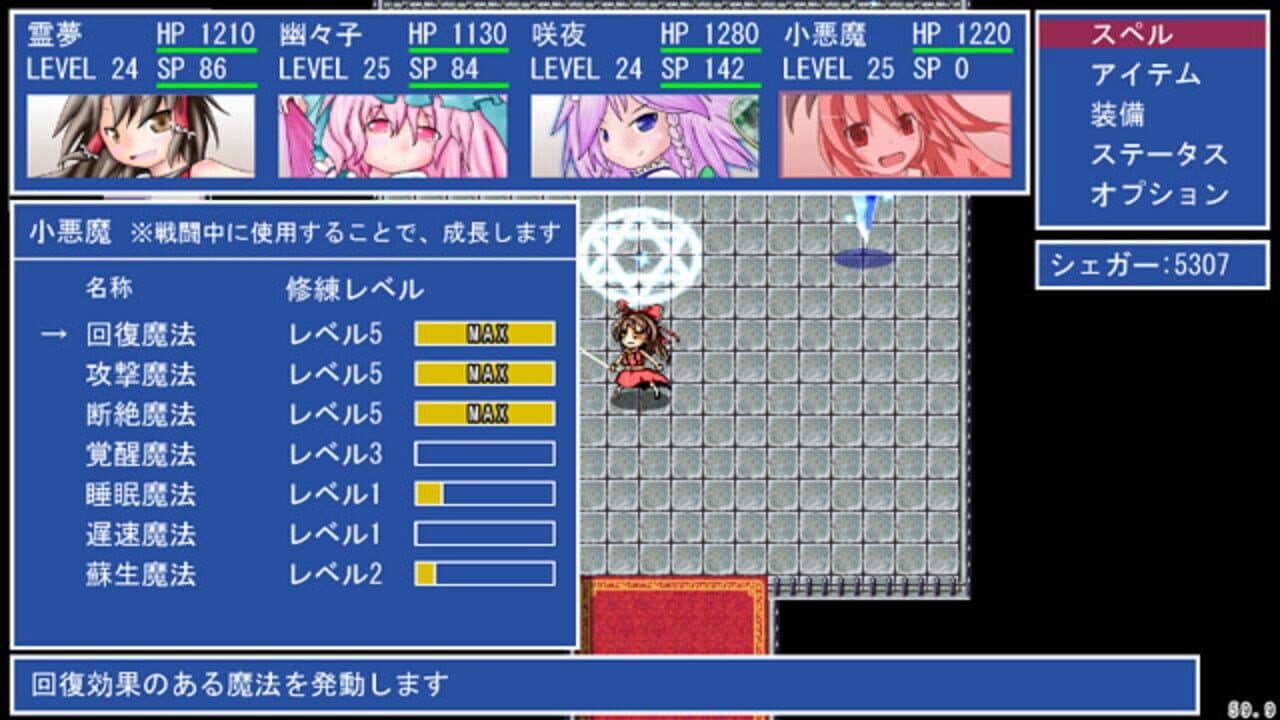Select the 蘇生魔法 revival spell entry
Screen dimensions: 1280x720
click(x=139, y=576)
